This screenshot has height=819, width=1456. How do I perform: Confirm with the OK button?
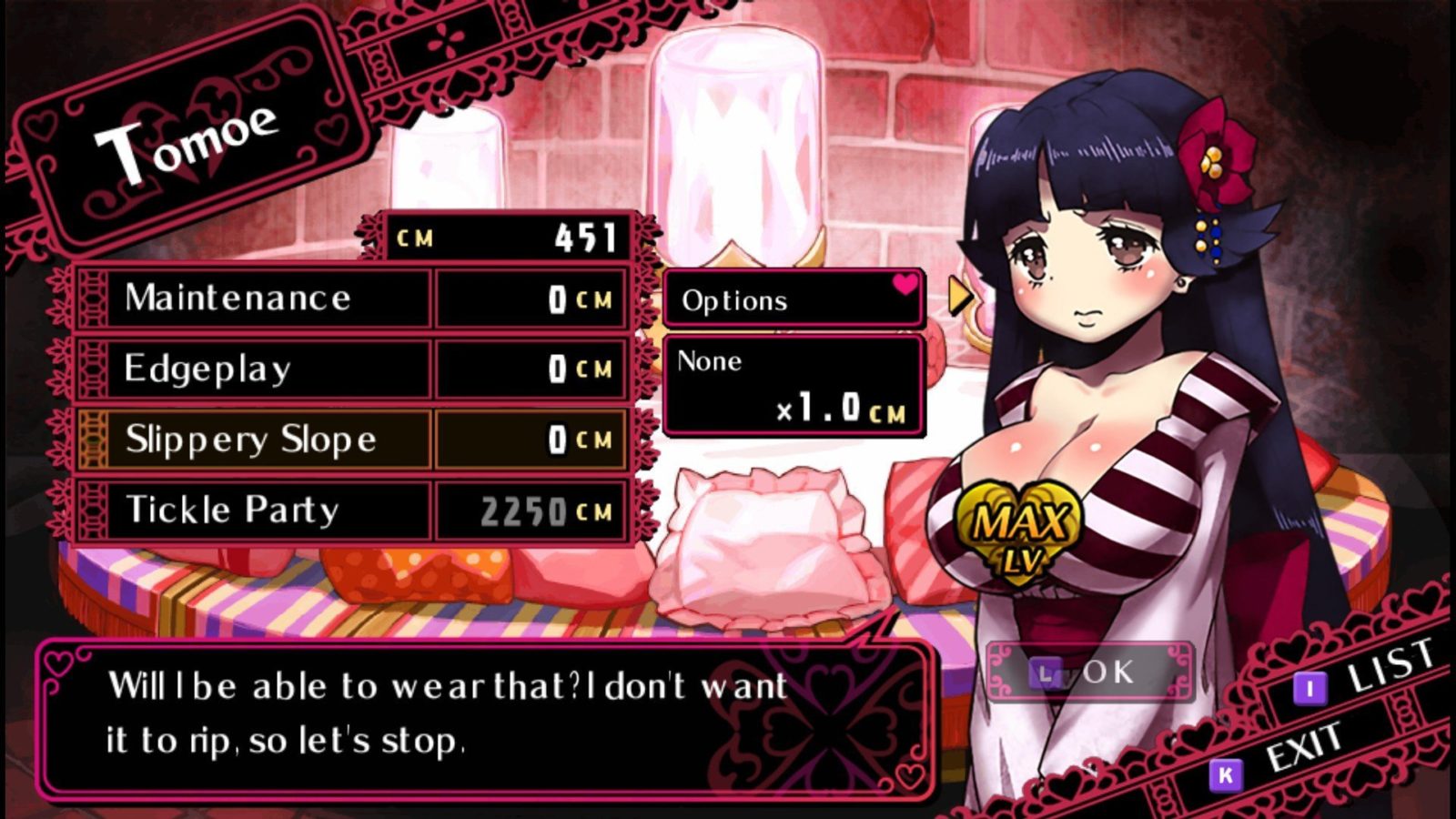point(1089,672)
